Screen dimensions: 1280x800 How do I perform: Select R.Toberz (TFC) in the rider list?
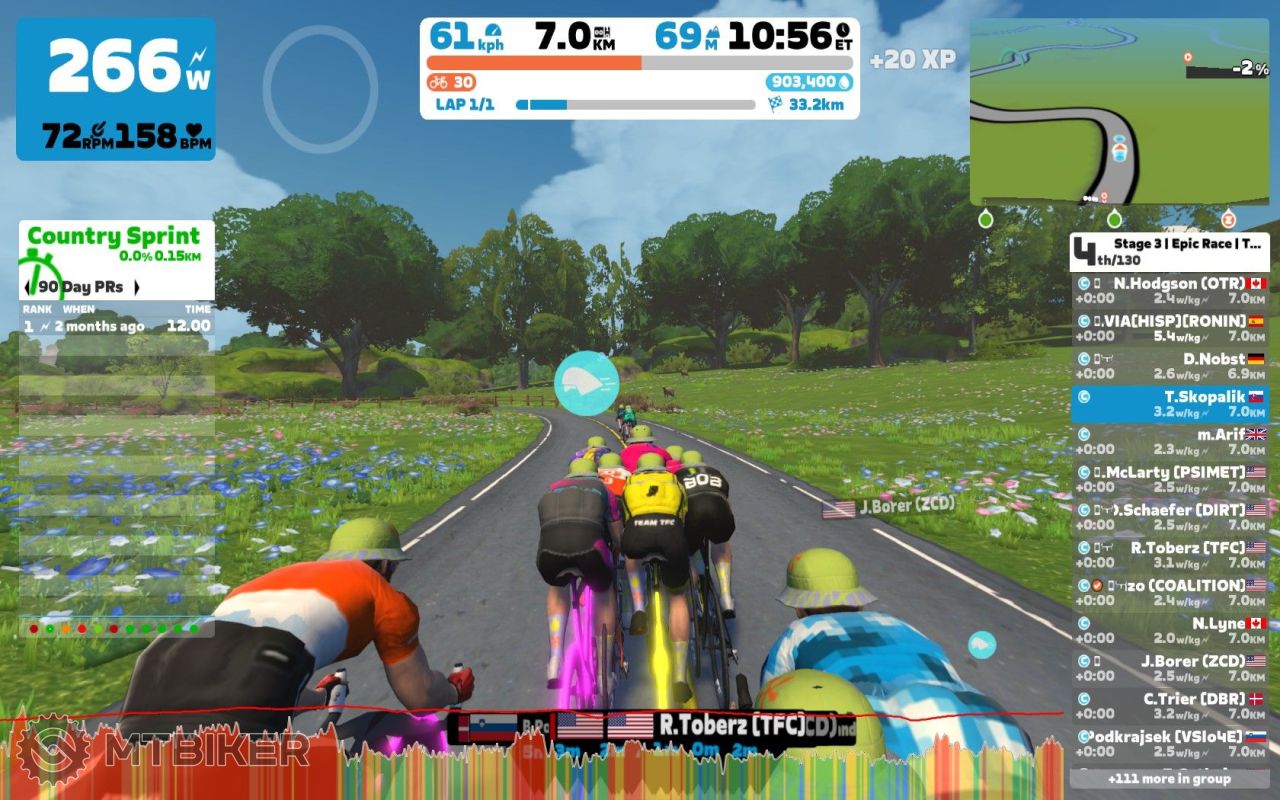(x=1169, y=555)
